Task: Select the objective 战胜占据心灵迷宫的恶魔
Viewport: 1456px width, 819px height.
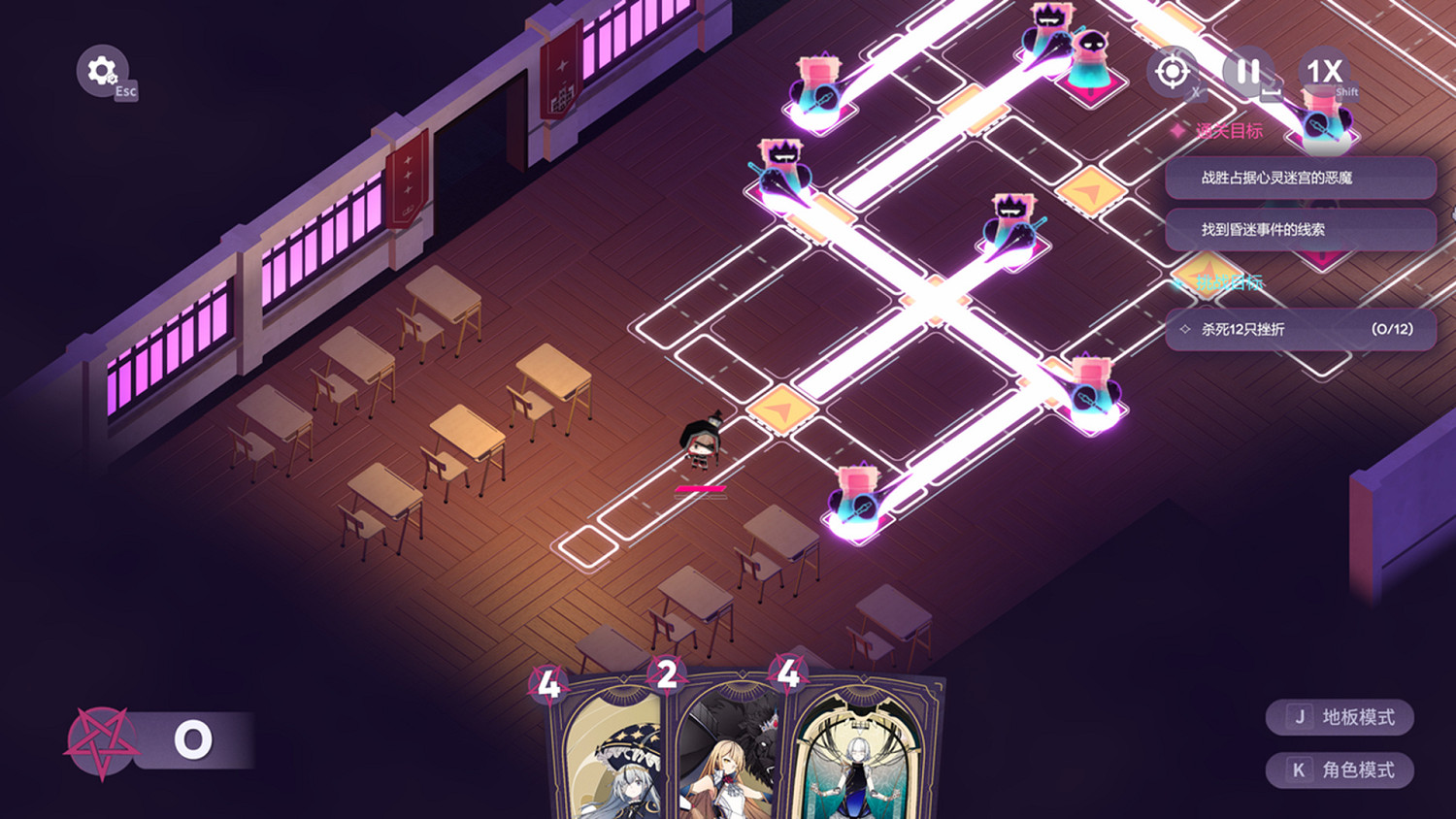Action: (x=1301, y=179)
